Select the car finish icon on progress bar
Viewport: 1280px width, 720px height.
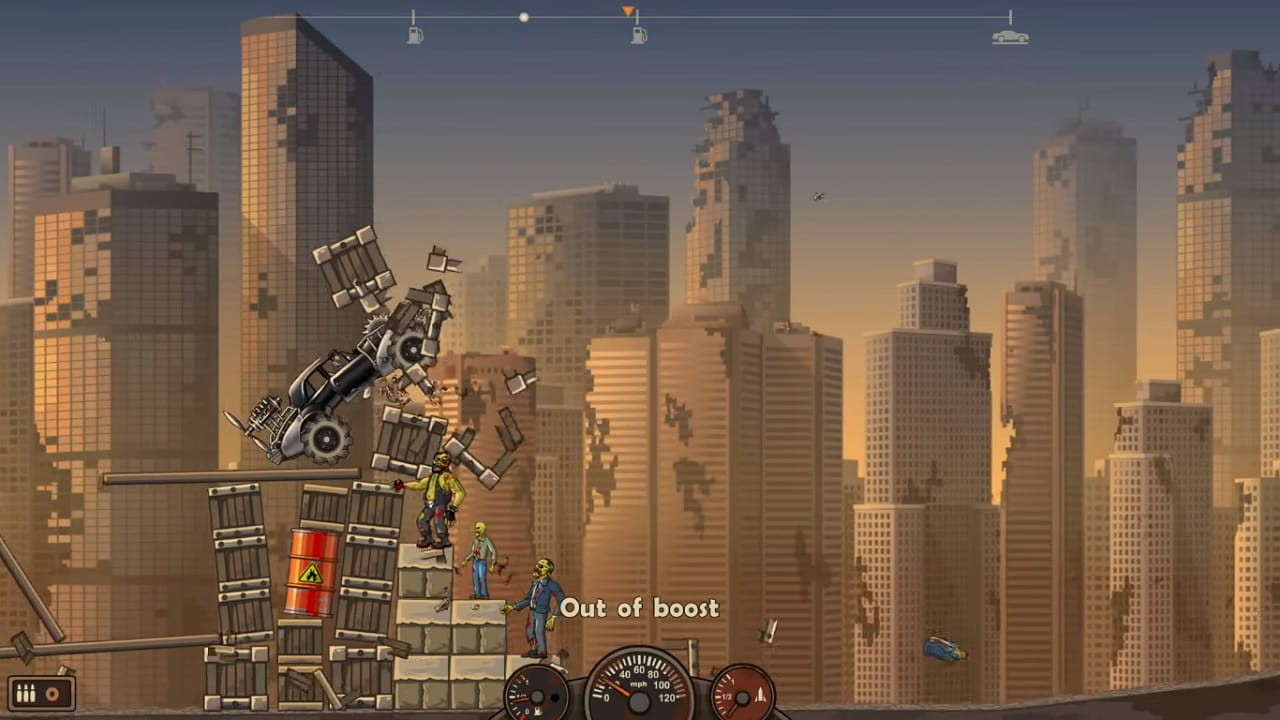tap(1011, 35)
